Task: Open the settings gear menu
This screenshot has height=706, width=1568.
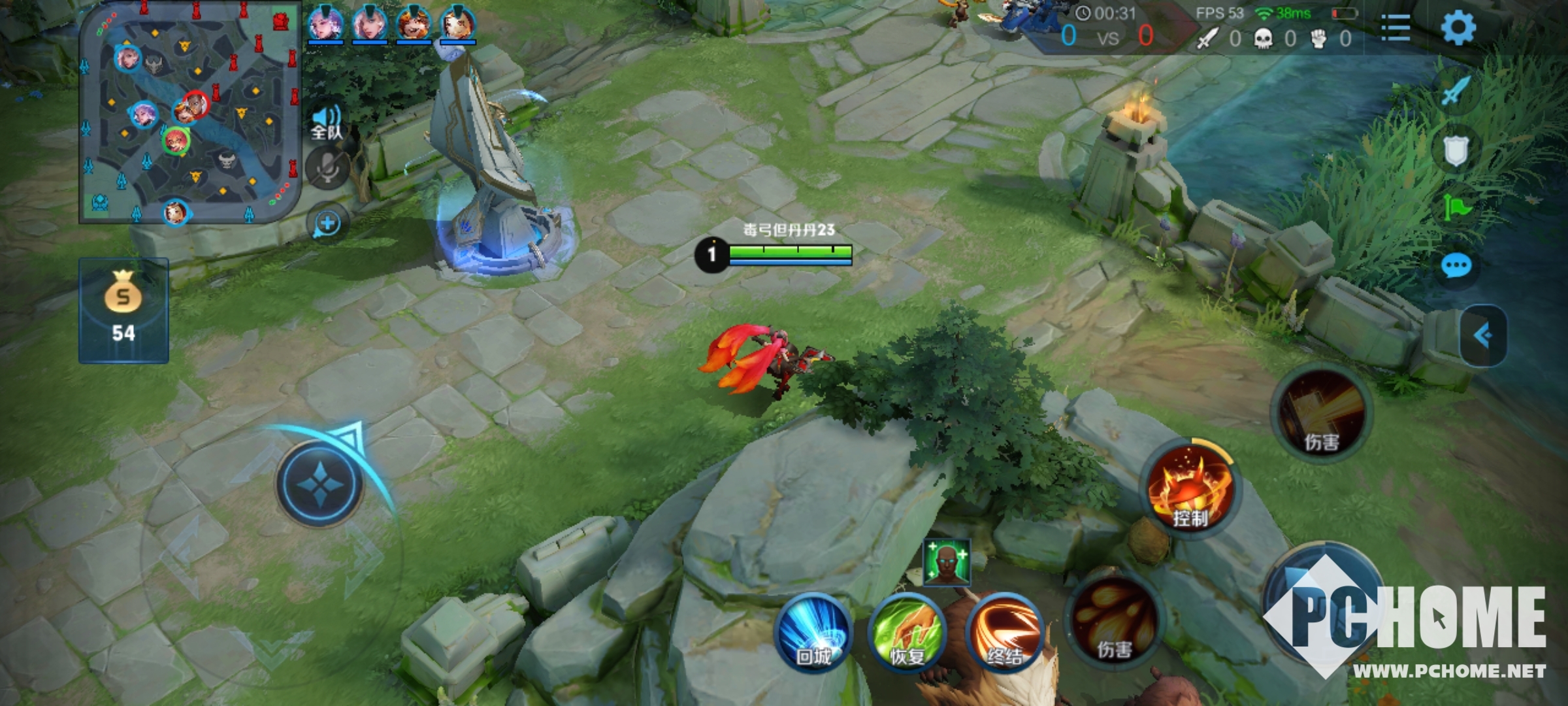Action: click(x=1458, y=28)
